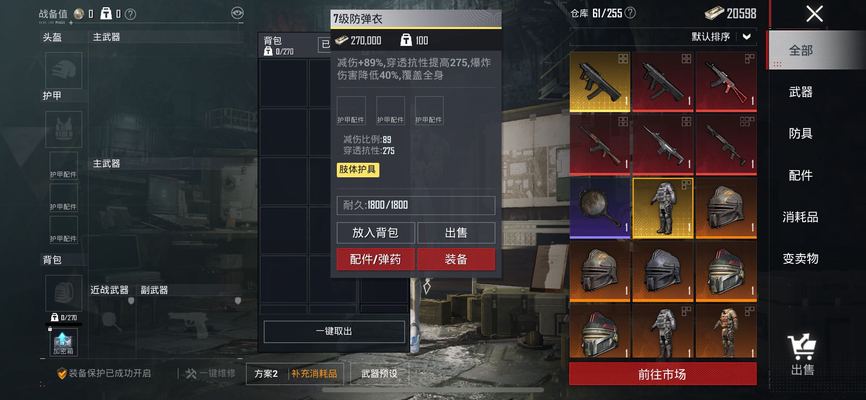Image resolution: width=866 pixels, height=400 pixels.
Task: Equip the armor with the red 装备 button
Action: pos(456,259)
